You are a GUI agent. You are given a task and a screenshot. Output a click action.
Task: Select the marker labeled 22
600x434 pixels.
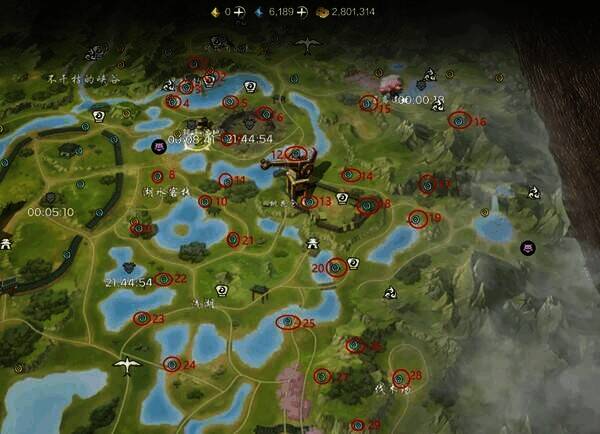(163, 279)
